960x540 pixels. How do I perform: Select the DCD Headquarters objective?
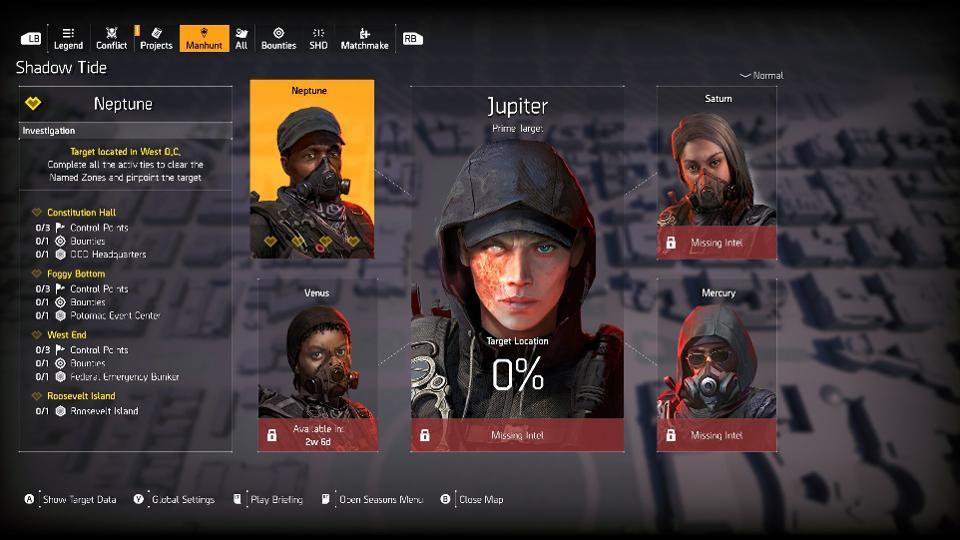[107, 254]
